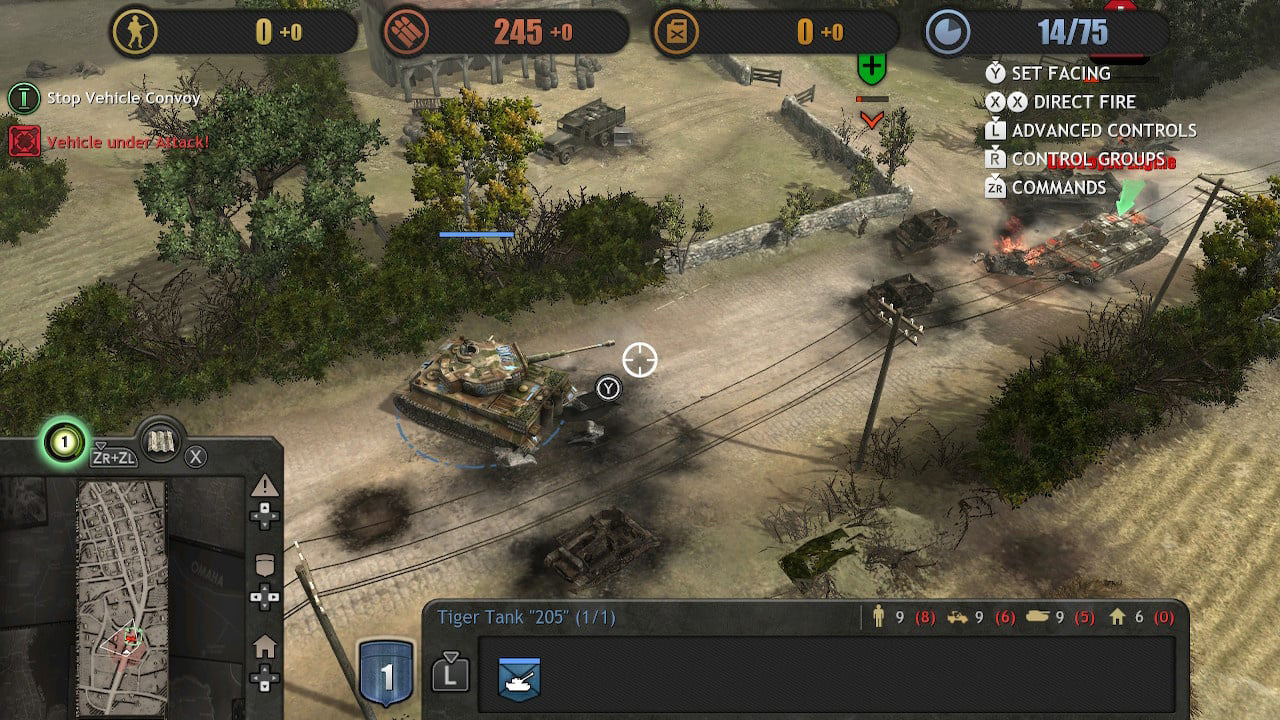
Task: Open the tactical map icon
Action: (160, 441)
